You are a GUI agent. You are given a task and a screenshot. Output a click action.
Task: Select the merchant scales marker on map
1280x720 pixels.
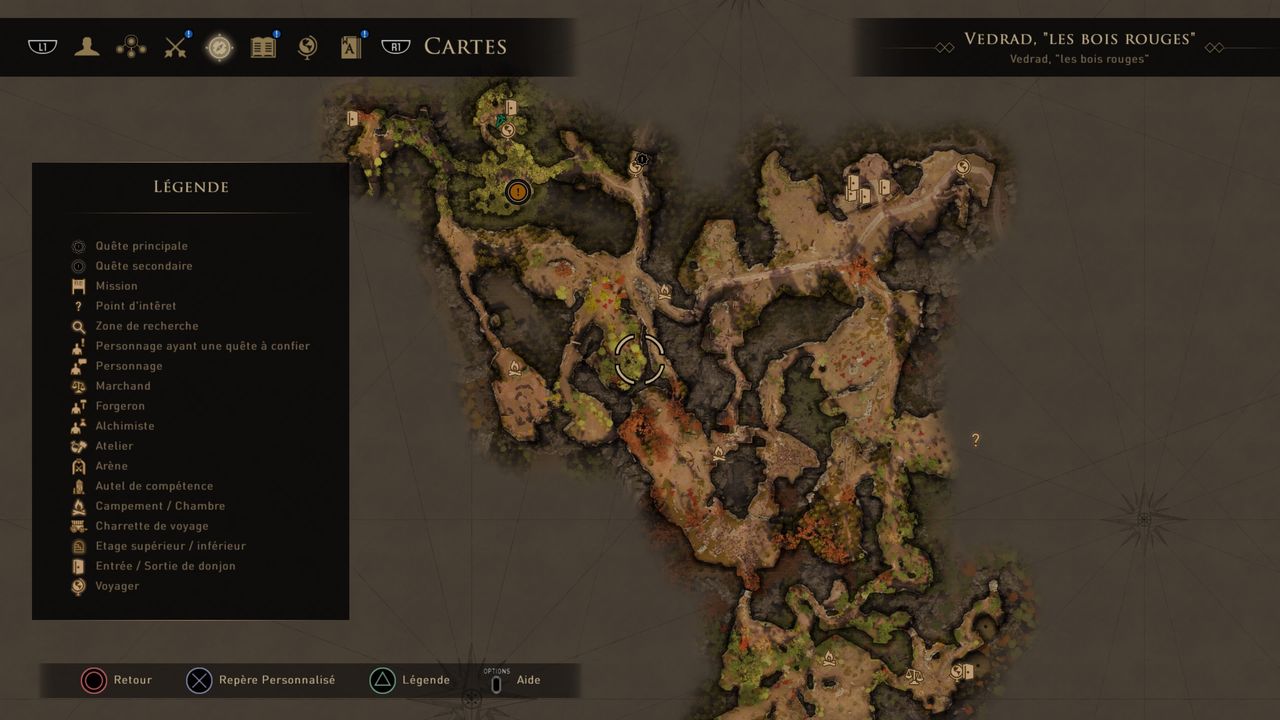tap(913, 676)
